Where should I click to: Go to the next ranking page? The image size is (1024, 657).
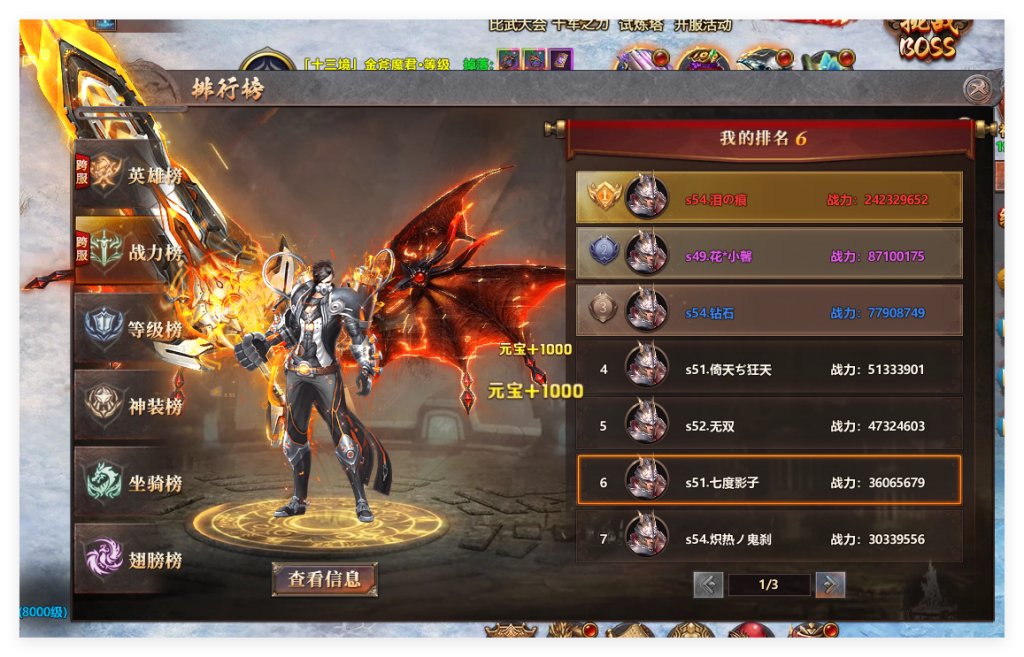point(829,585)
